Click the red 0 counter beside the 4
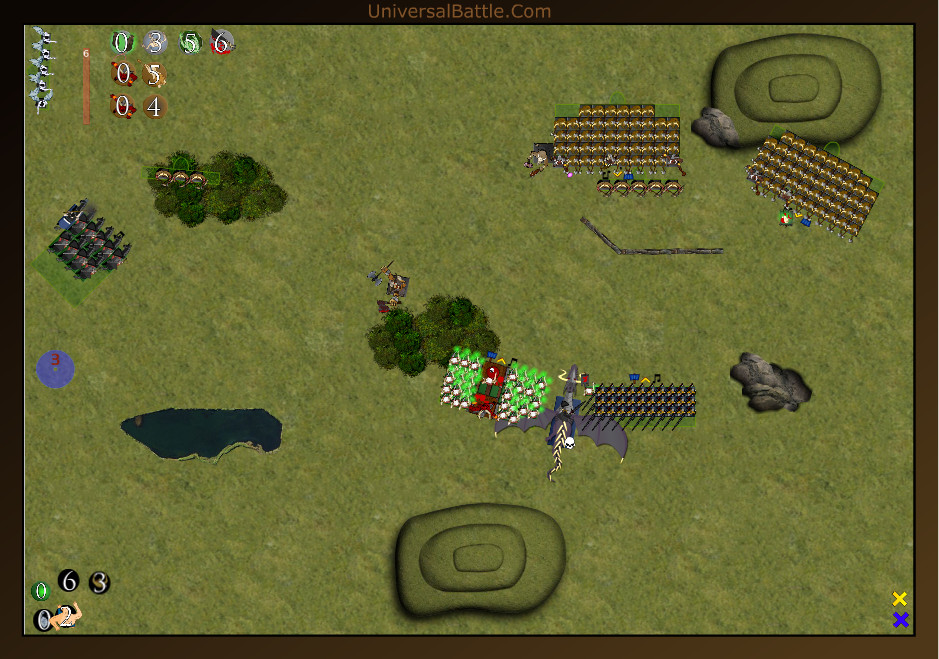 (122, 106)
